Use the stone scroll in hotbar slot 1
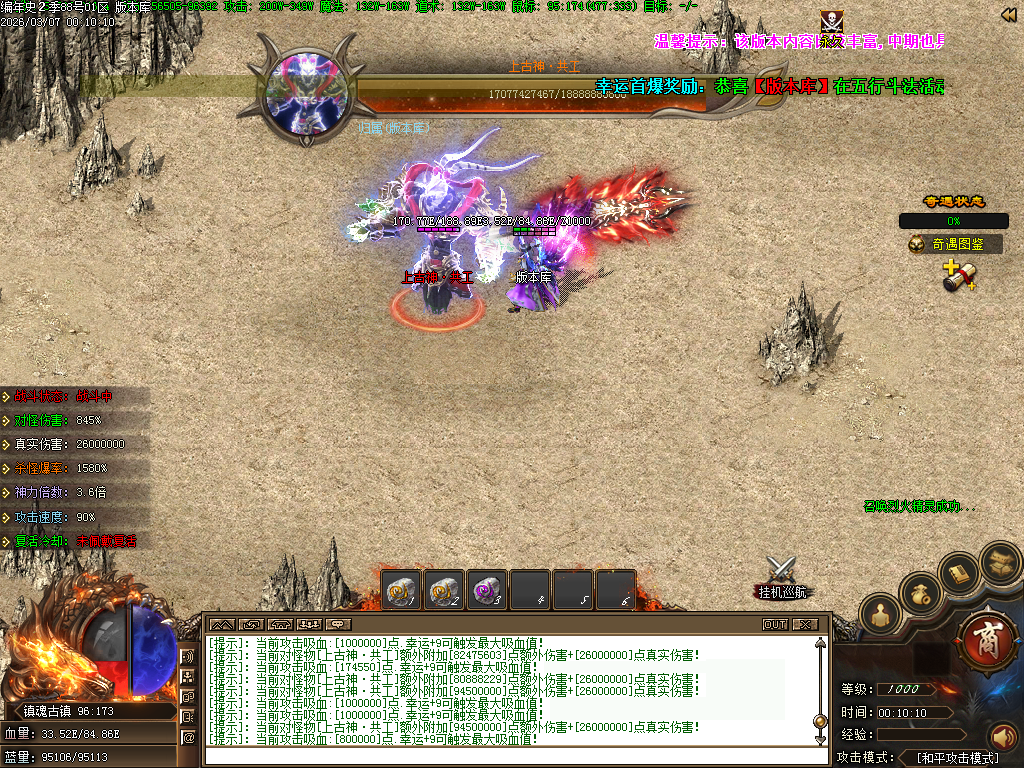 (x=401, y=591)
